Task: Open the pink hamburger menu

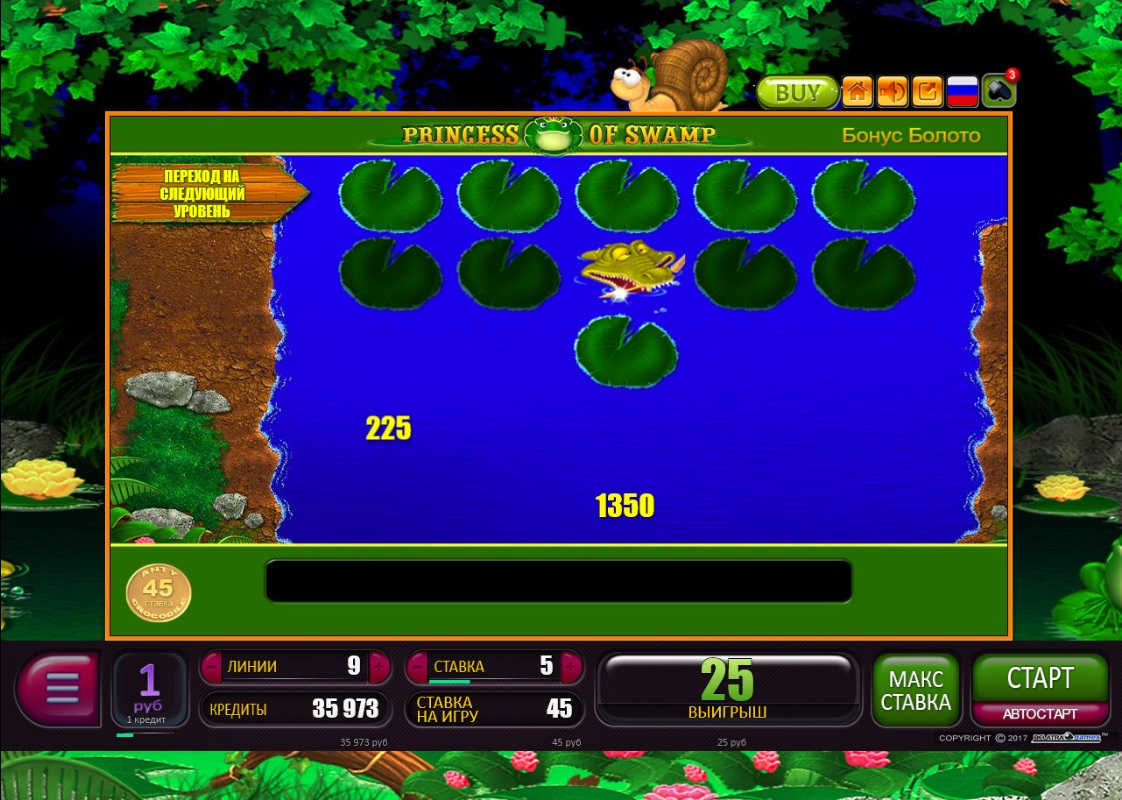Action: point(58,689)
